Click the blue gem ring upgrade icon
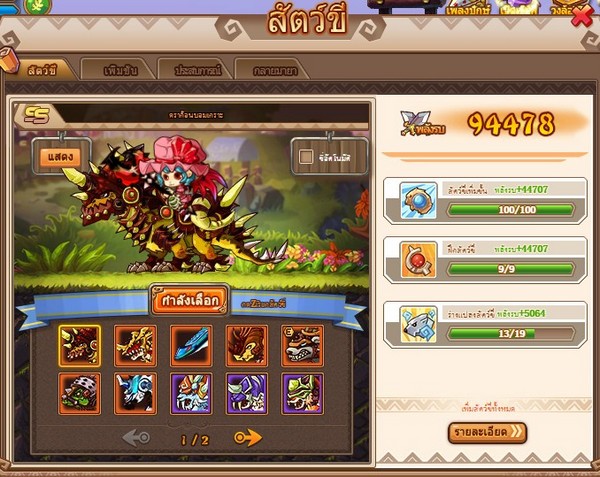The image size is (600, 477). coord(415,200)
